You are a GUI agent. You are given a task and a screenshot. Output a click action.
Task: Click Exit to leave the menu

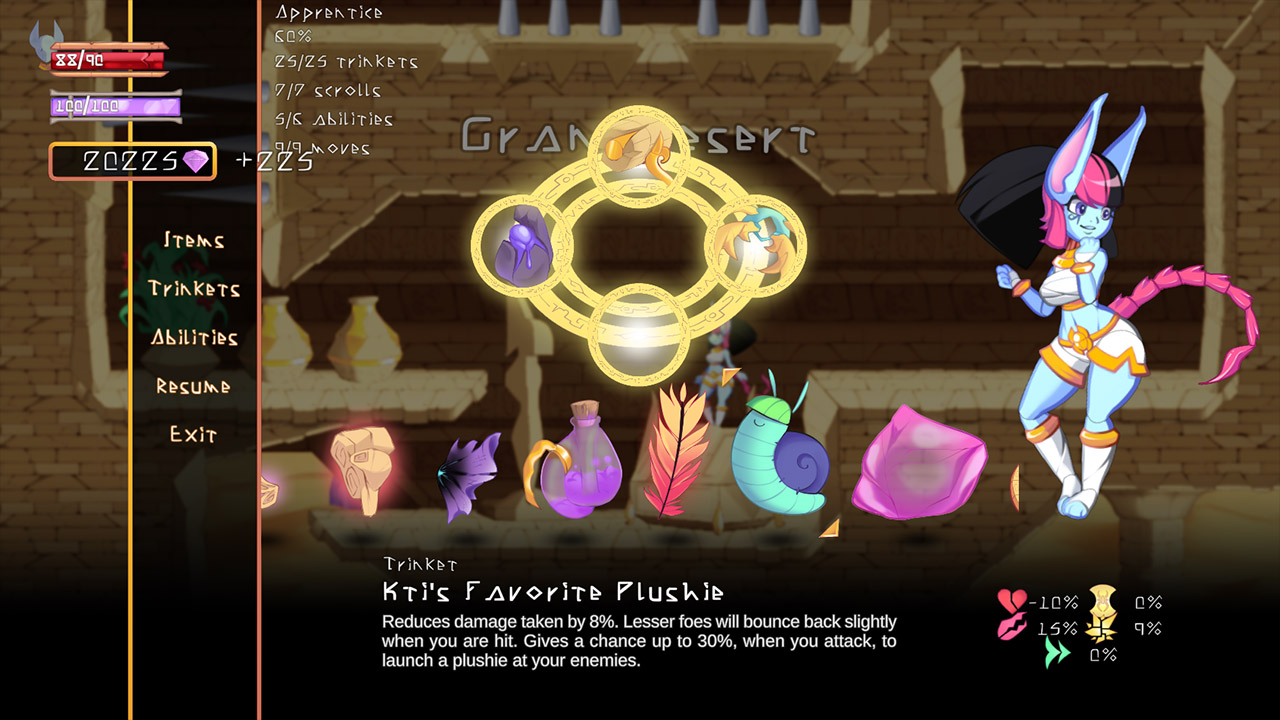tap(193, 435)
